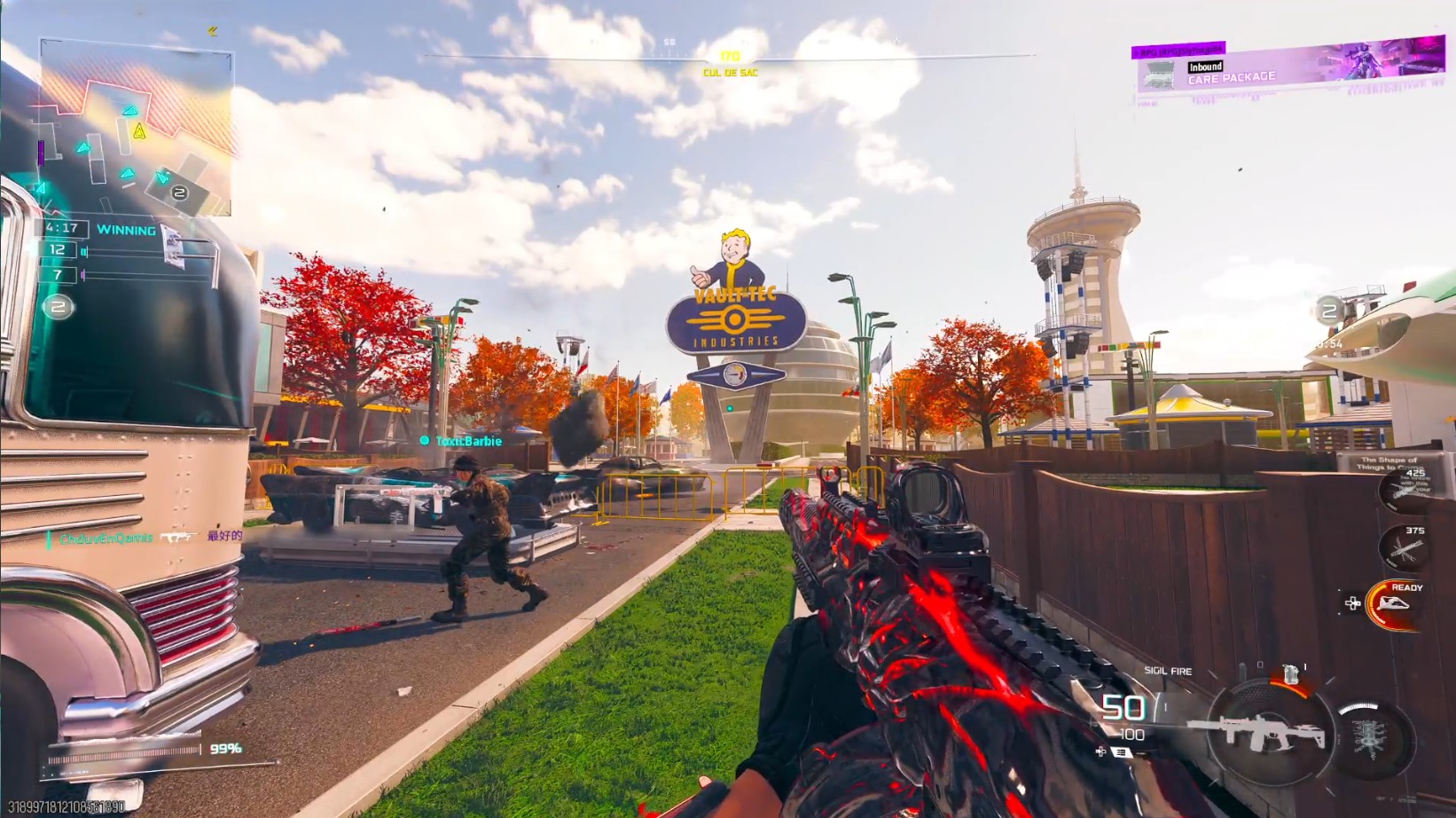Click the 375-cost crossed-rockets killstreak icon
Viewport: 1456px width, 818px height.
point(1403,549)
